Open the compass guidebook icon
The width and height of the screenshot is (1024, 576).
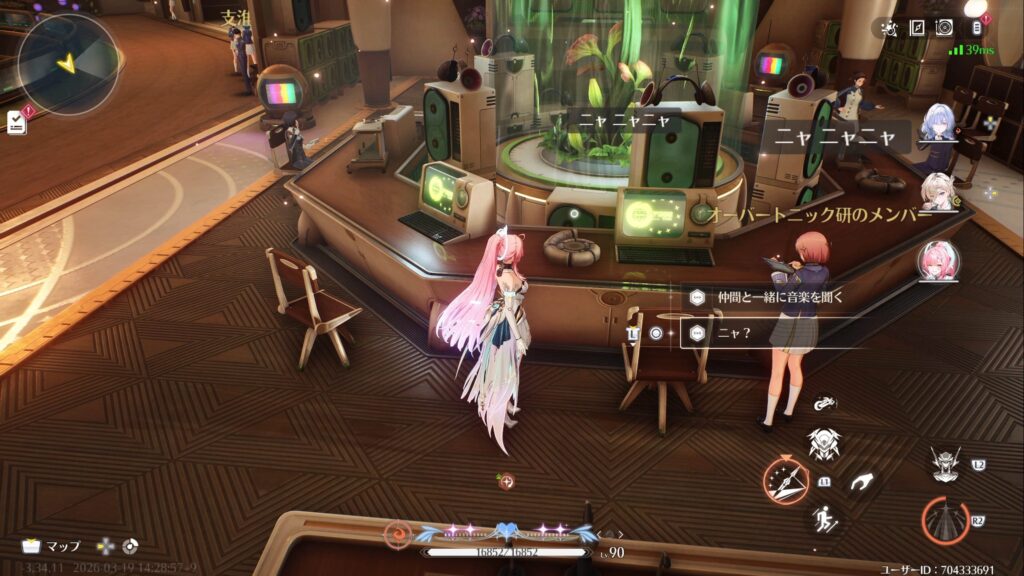(917, 28)
